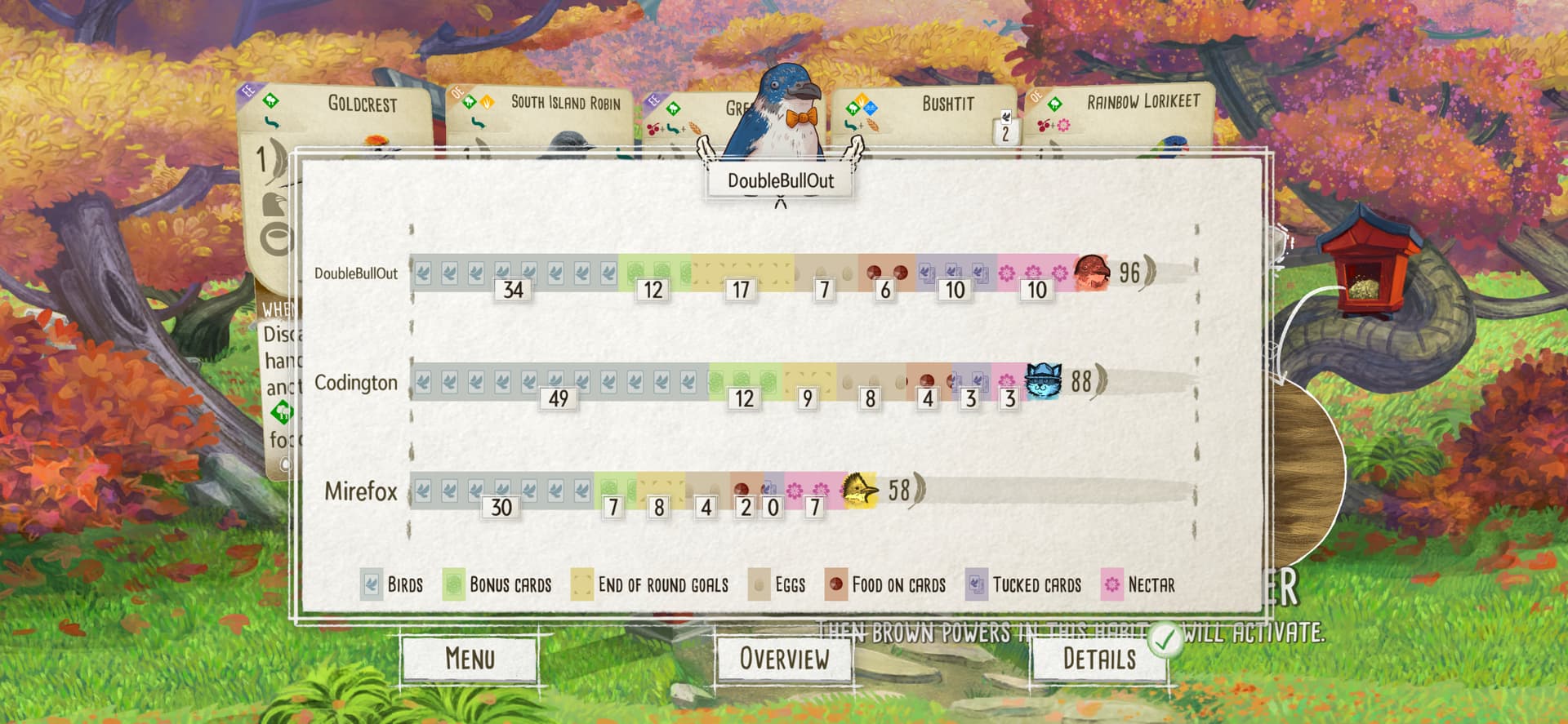The image size is (1568, 724).
Task: Select Mirefox's score row name
Action: click(x=361, y=491)
